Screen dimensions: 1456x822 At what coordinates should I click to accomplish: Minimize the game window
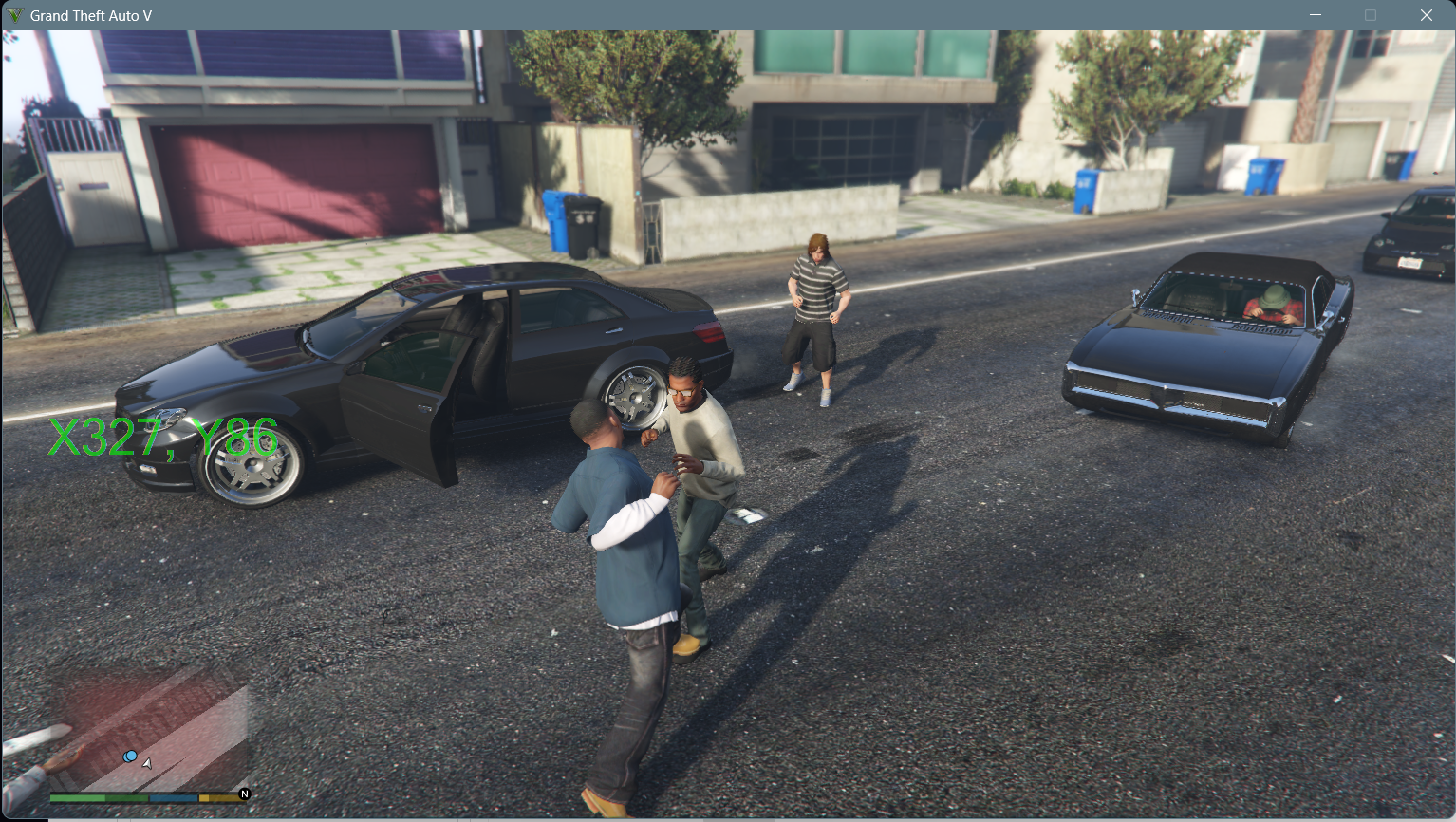(1316, 15)
